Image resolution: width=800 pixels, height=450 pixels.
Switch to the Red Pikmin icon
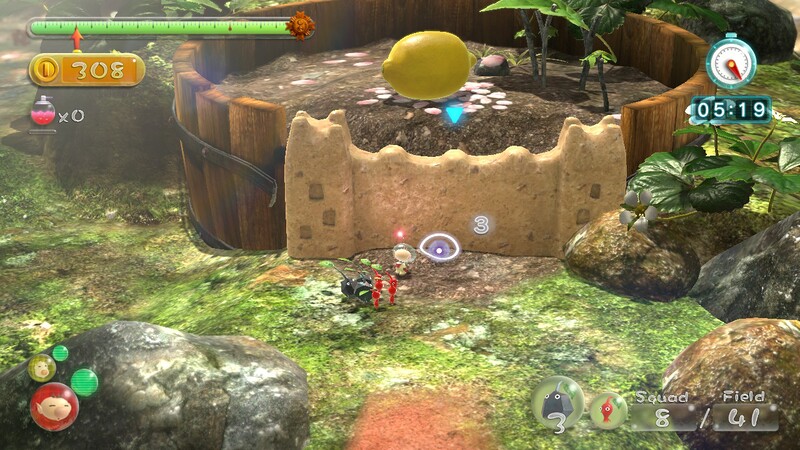coord(607,410)
